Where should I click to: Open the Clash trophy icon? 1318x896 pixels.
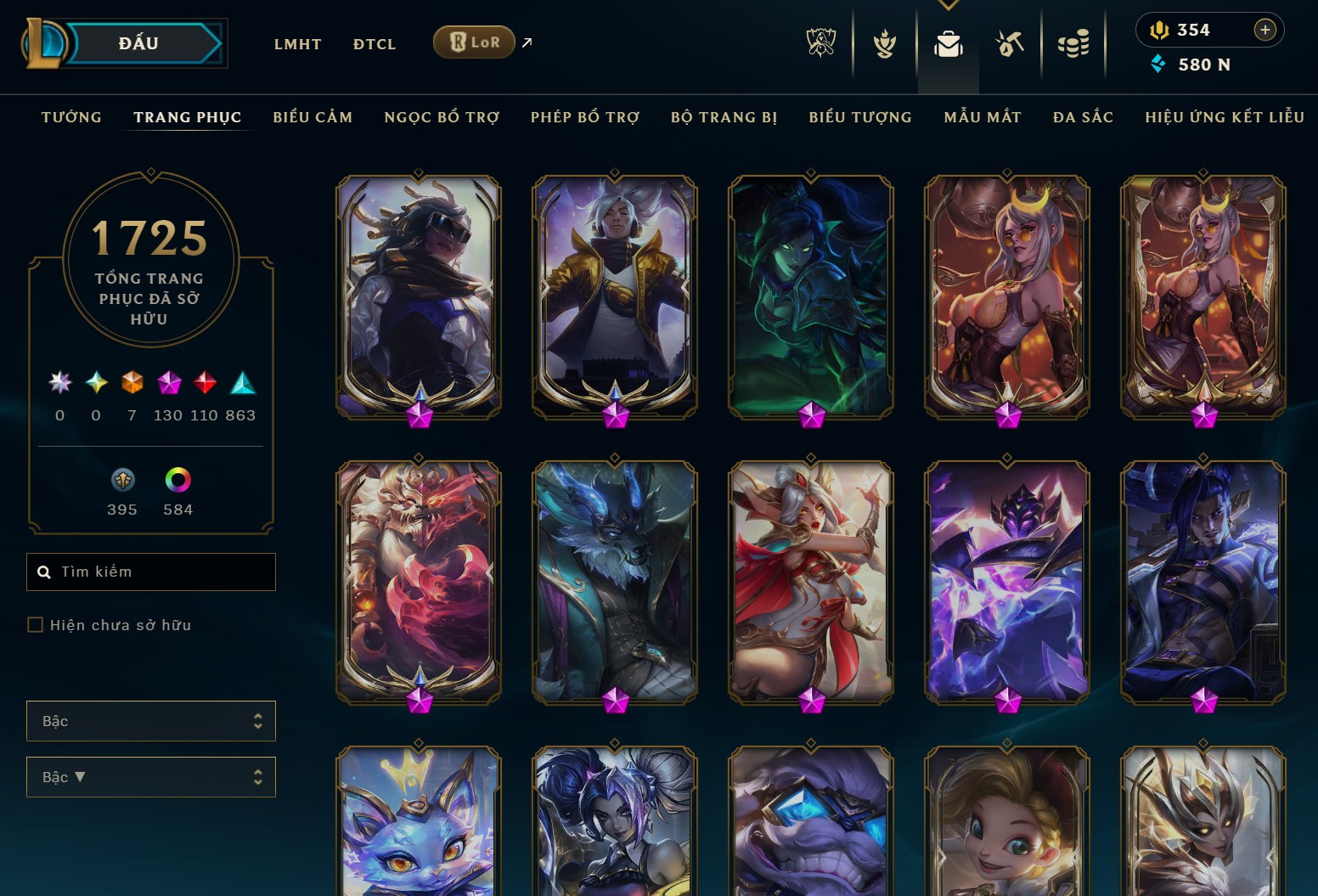click(884, 41)
